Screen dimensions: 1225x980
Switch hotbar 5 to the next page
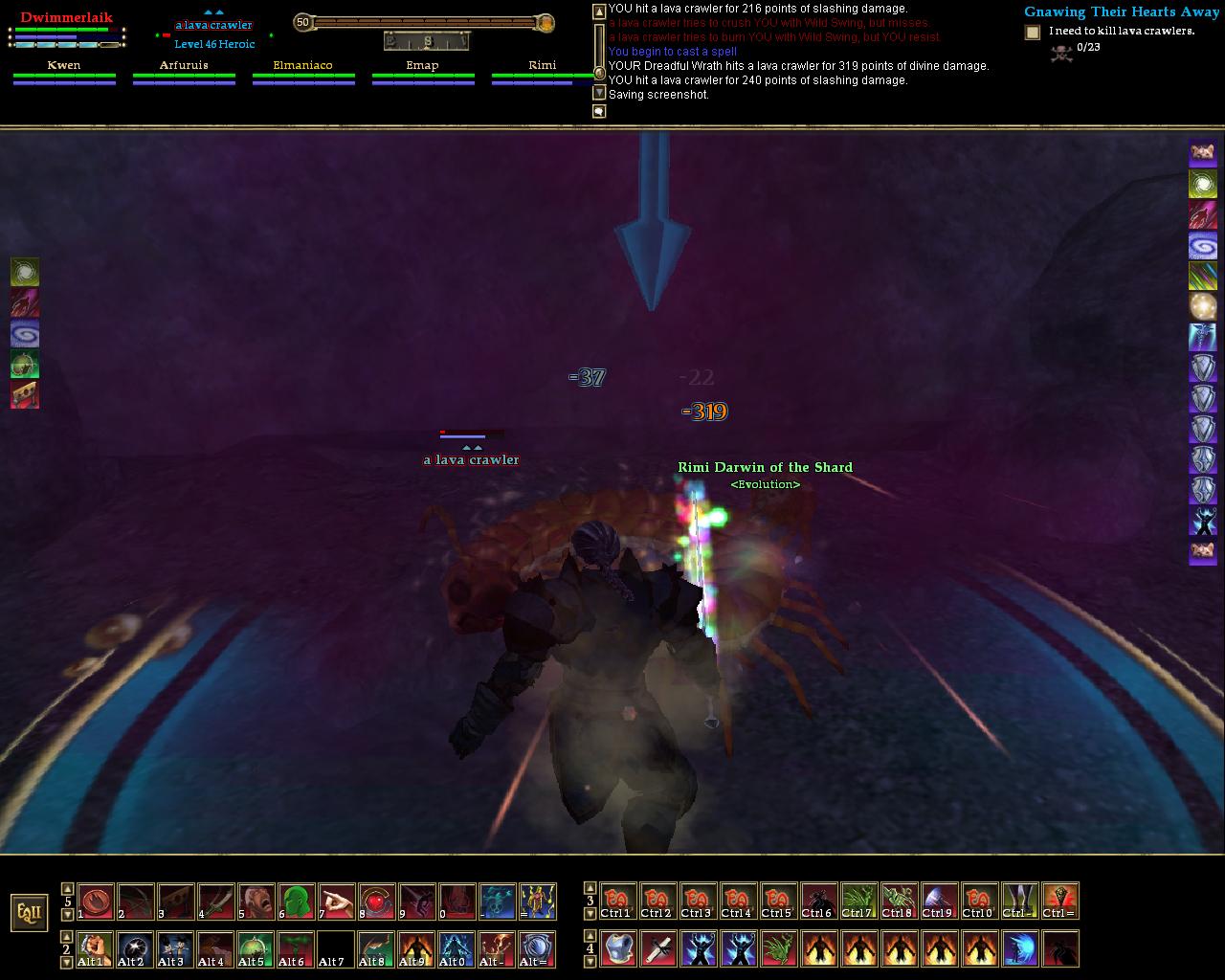point(67,914)
